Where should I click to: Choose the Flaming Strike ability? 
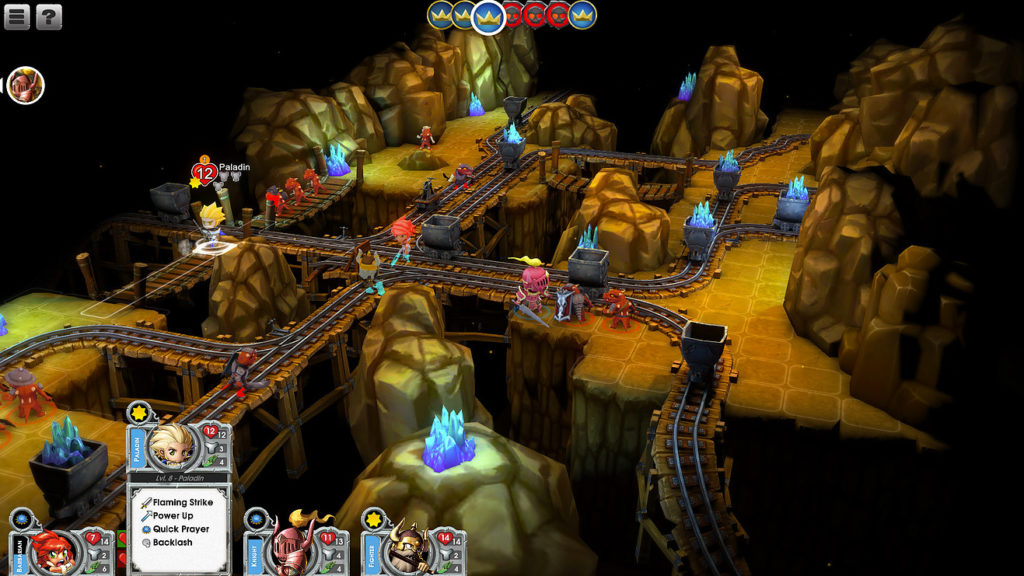[x=184, y=502]
